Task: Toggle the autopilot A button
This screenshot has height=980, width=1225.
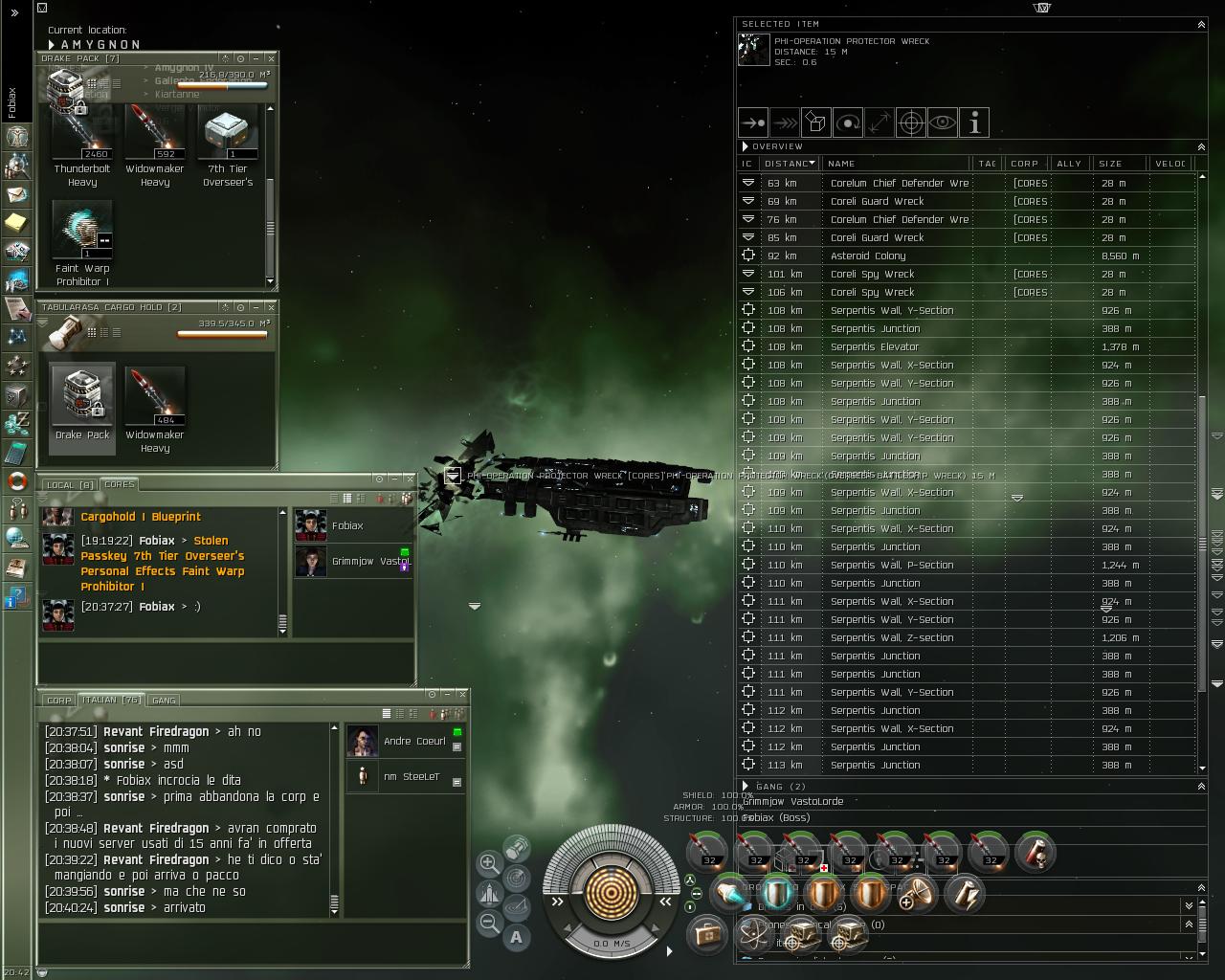Action: point(517,938)
